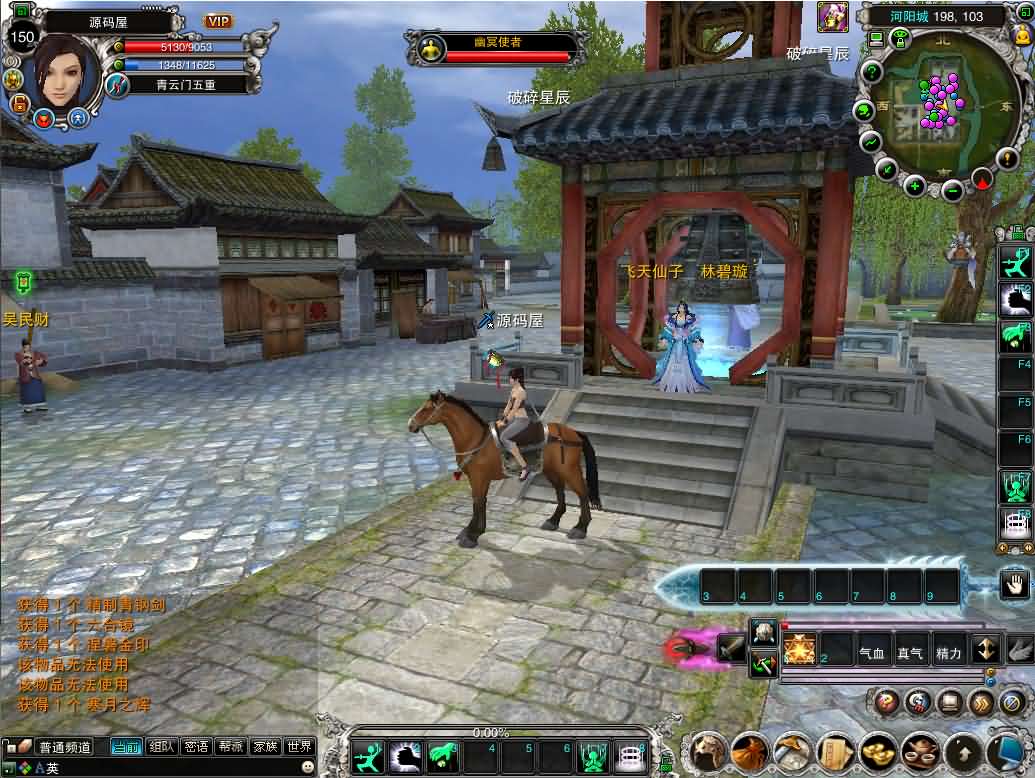1035x778 pixels.
Task: Choose the 家族 chat tab
Action: 265,746
